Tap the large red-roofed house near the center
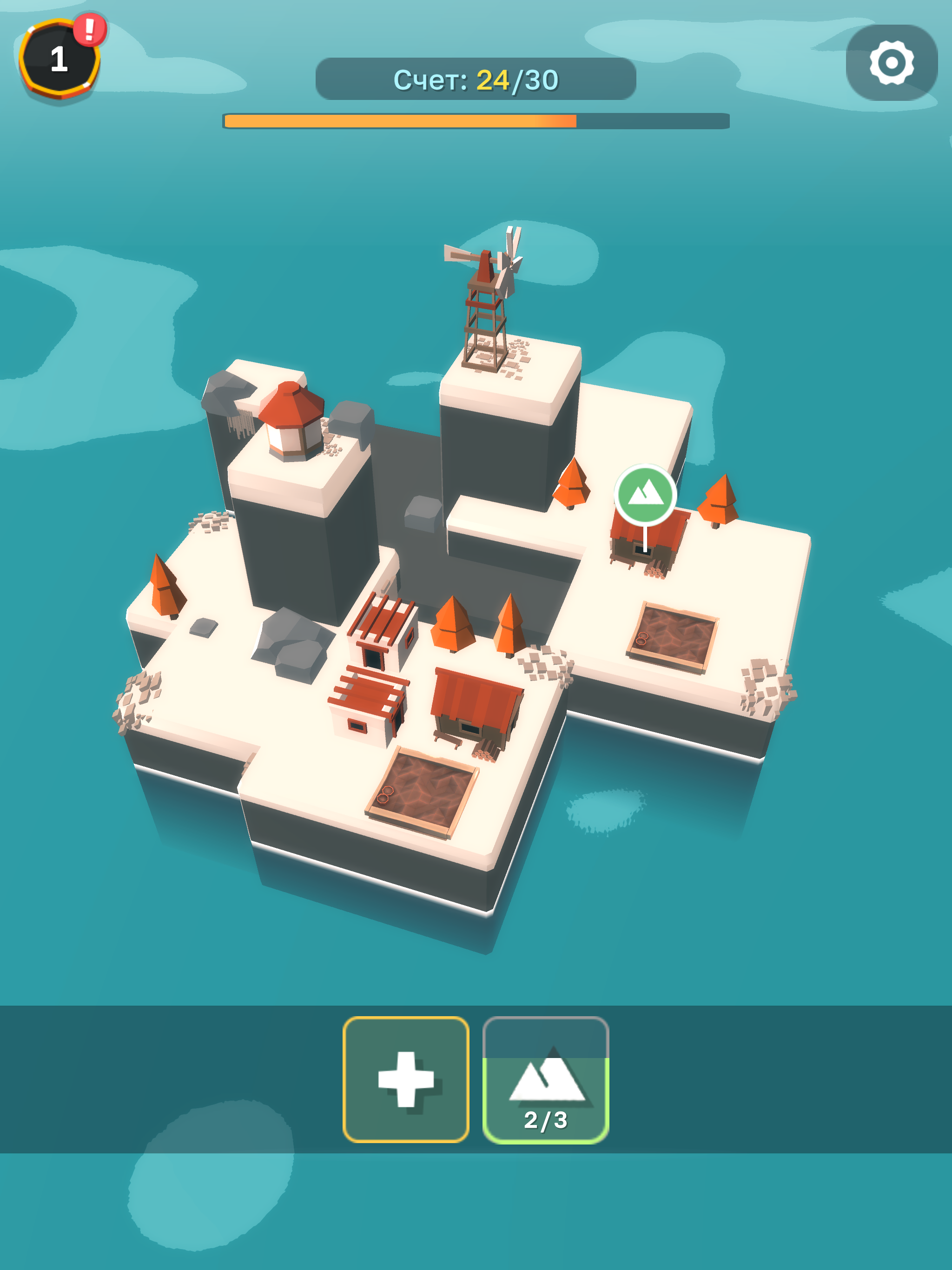 (476, 706)
